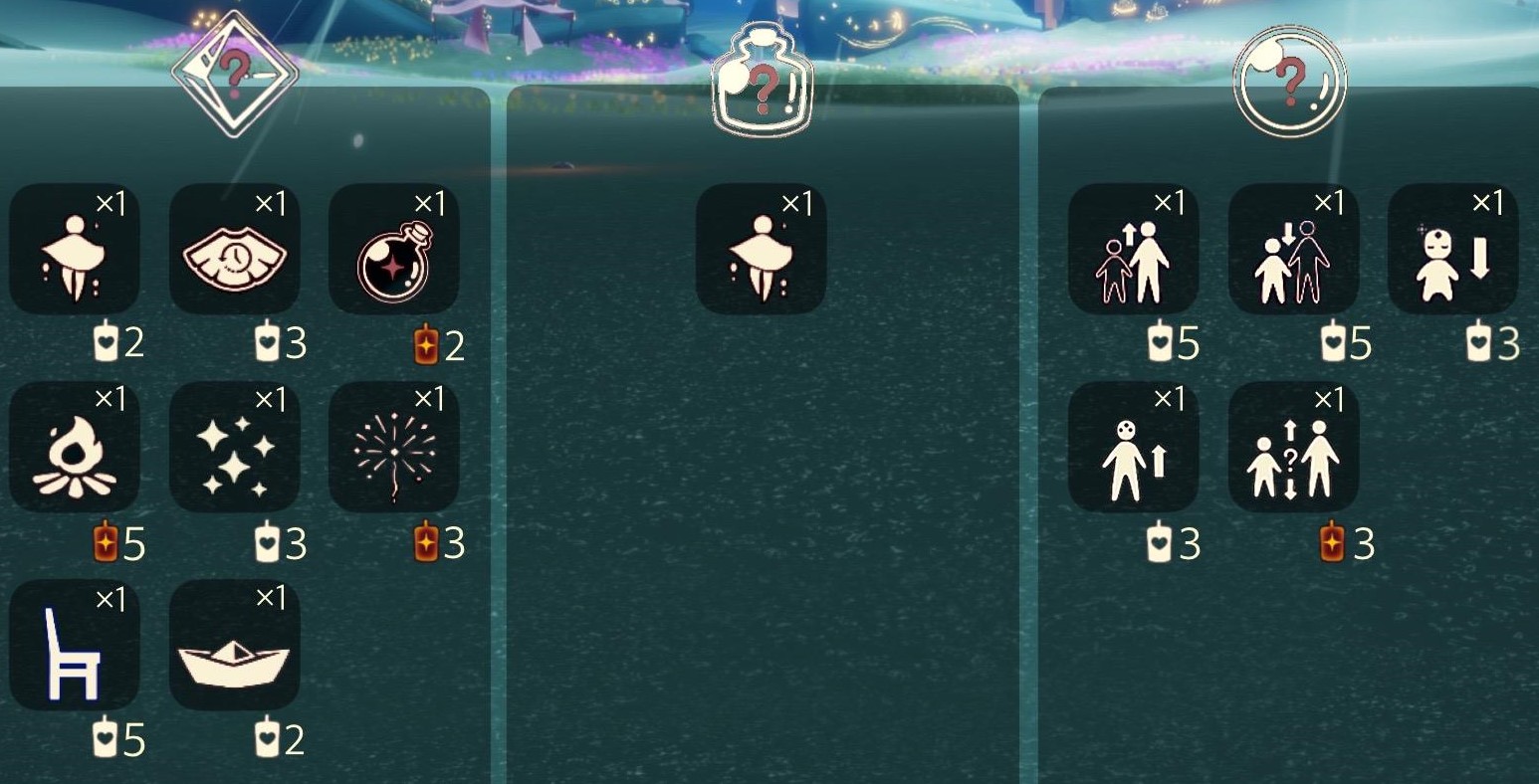Select the wing buff spell icon
The height and width of the screenshot is (784, 1539).
[x=75, y=249]
